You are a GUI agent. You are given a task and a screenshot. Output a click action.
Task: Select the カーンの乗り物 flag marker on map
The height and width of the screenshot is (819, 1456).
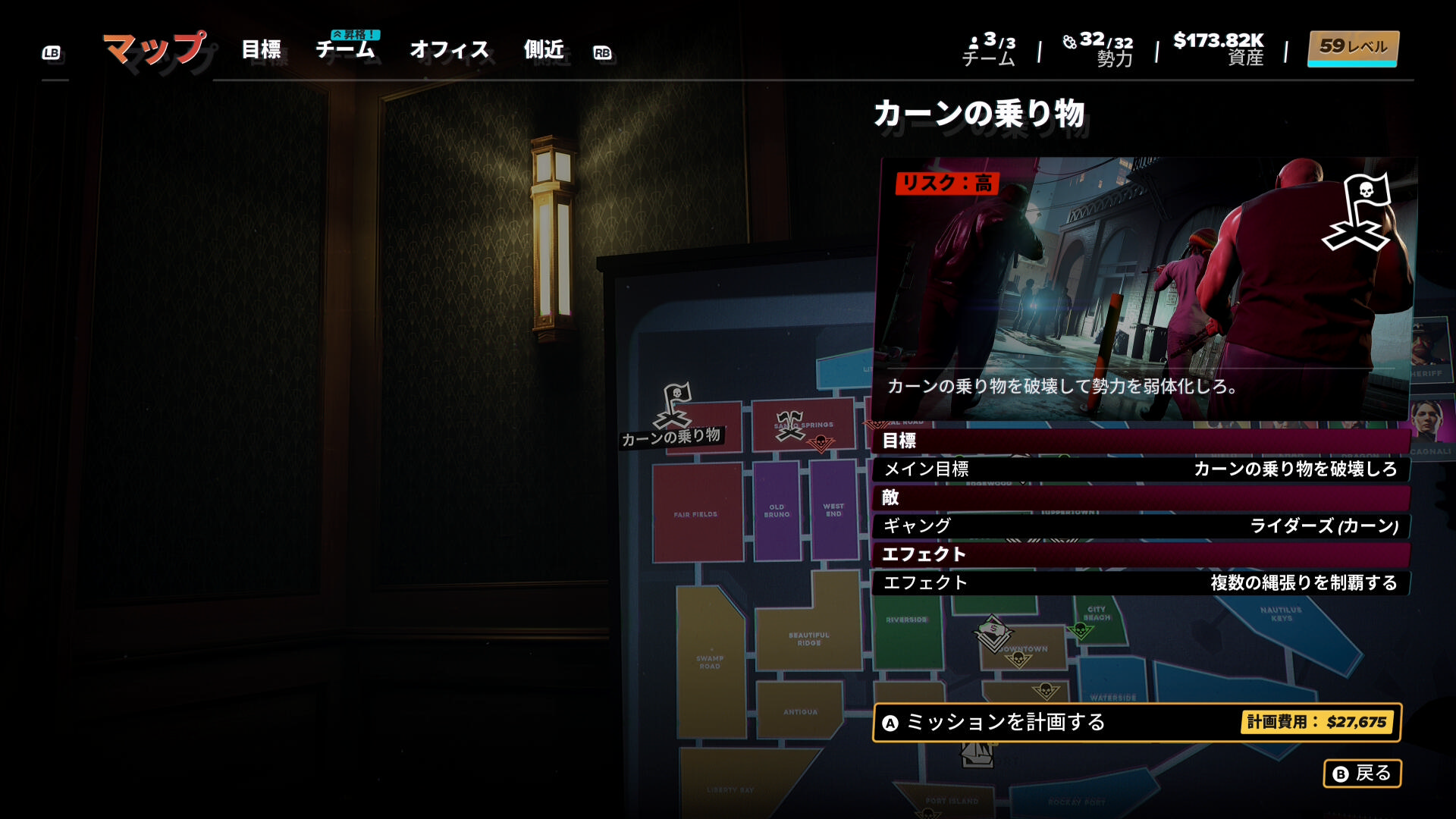[x=674, y=406]
